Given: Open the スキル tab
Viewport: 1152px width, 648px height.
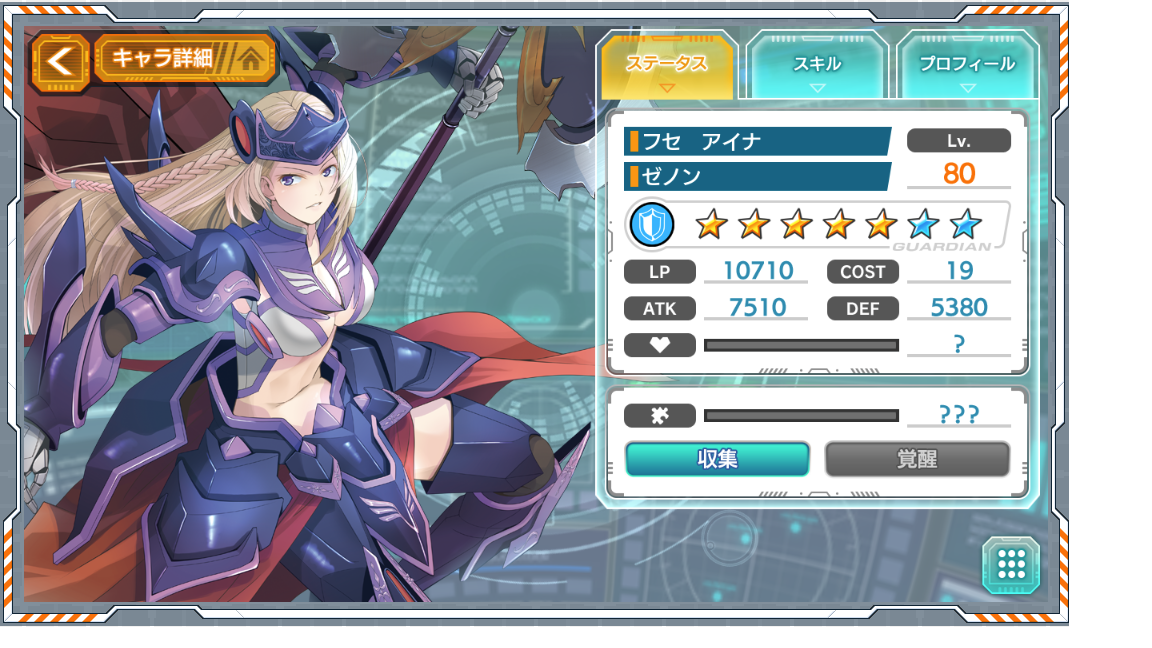Looking at the screenshot, I should tap(817, 65).
